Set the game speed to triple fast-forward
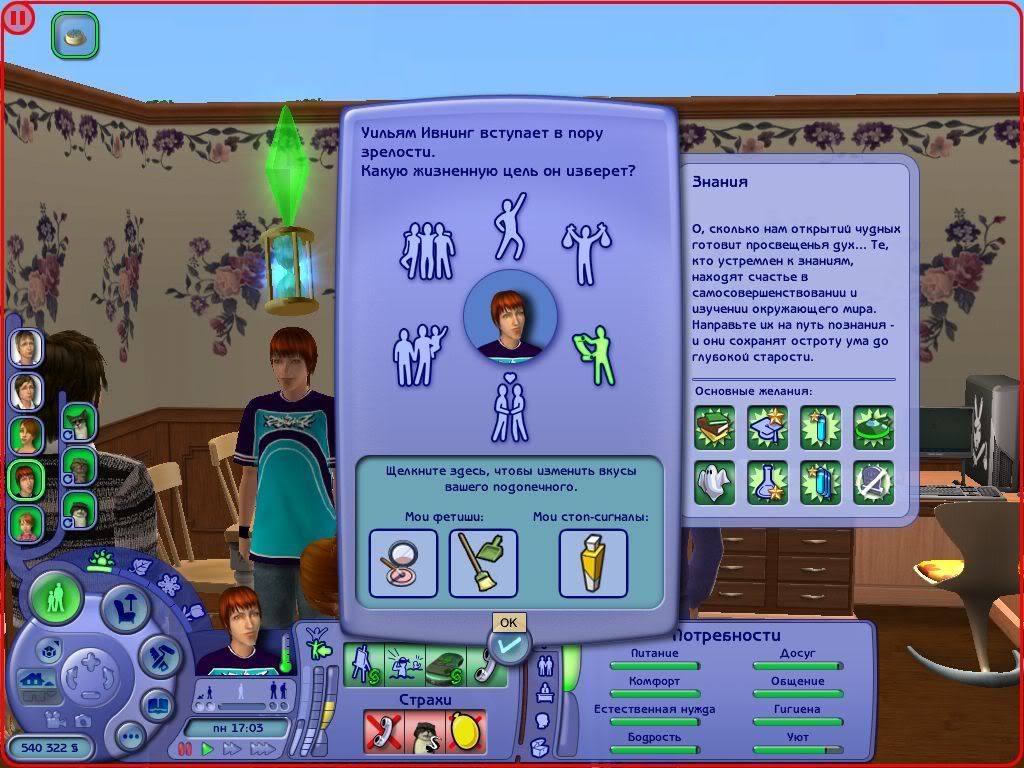Image resolution: width=1024 pixels, height=768 pixels. 263,748
